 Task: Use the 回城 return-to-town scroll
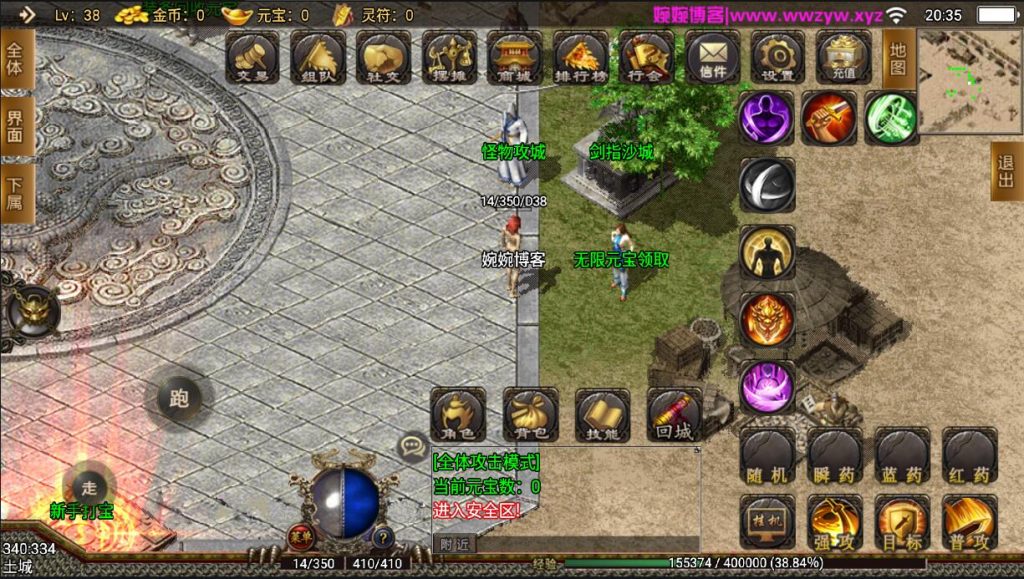tap(674, 414)
